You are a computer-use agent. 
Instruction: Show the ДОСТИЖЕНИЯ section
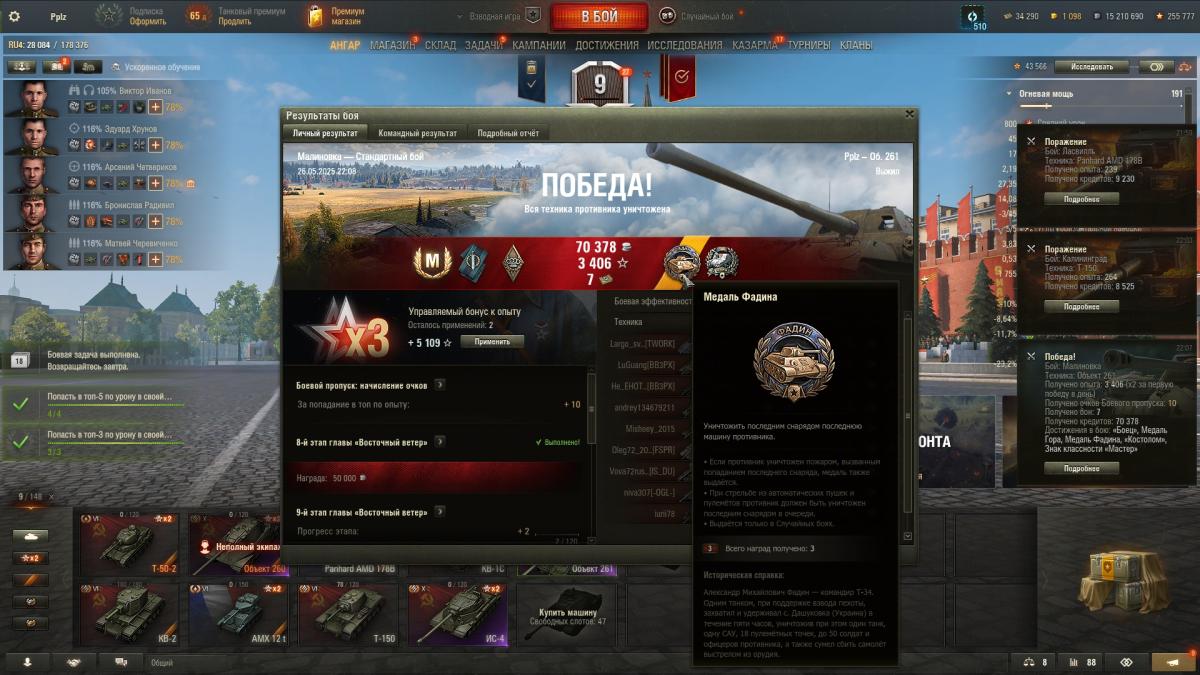606,45
